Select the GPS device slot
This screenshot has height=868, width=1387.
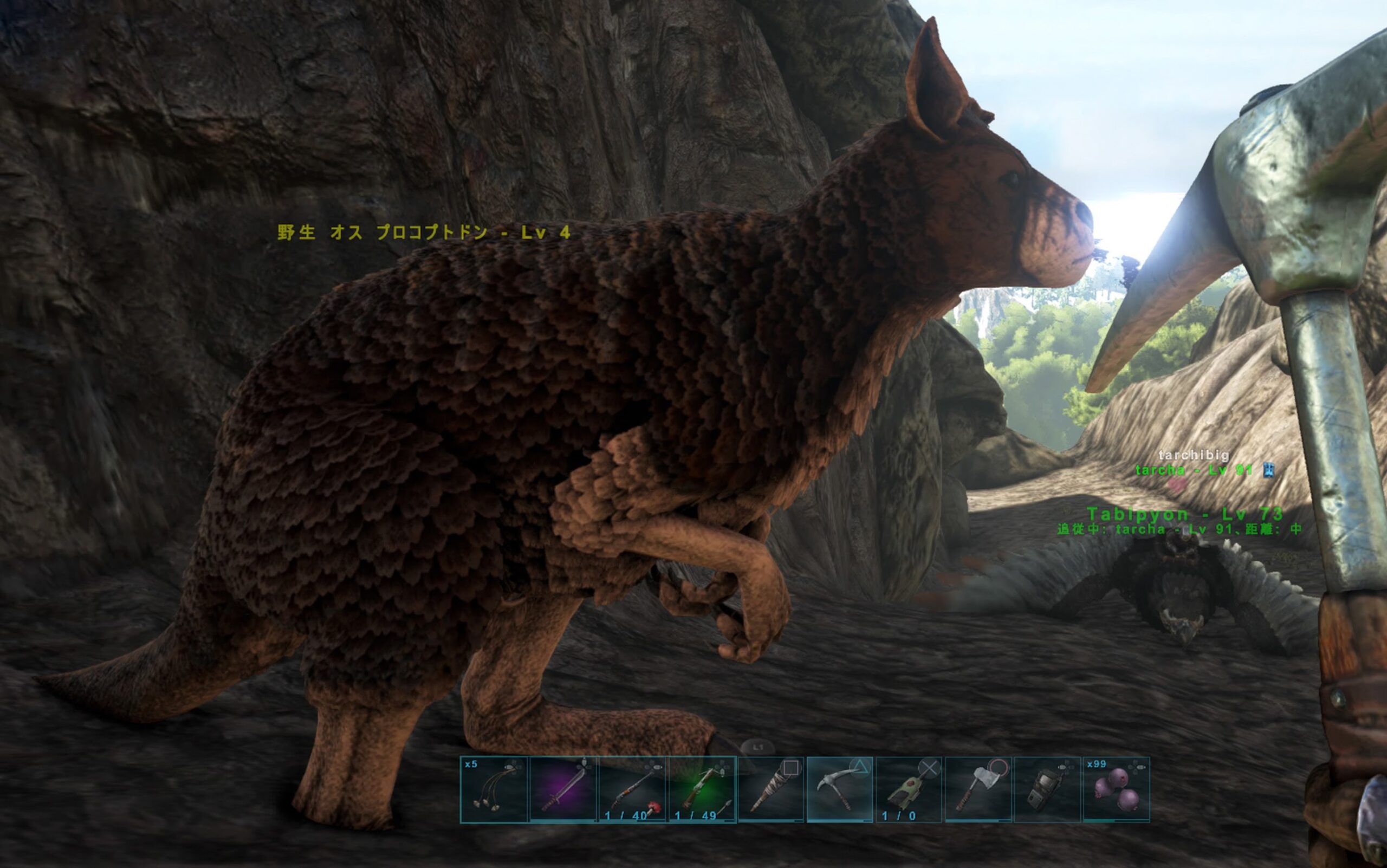point(1047,789)
